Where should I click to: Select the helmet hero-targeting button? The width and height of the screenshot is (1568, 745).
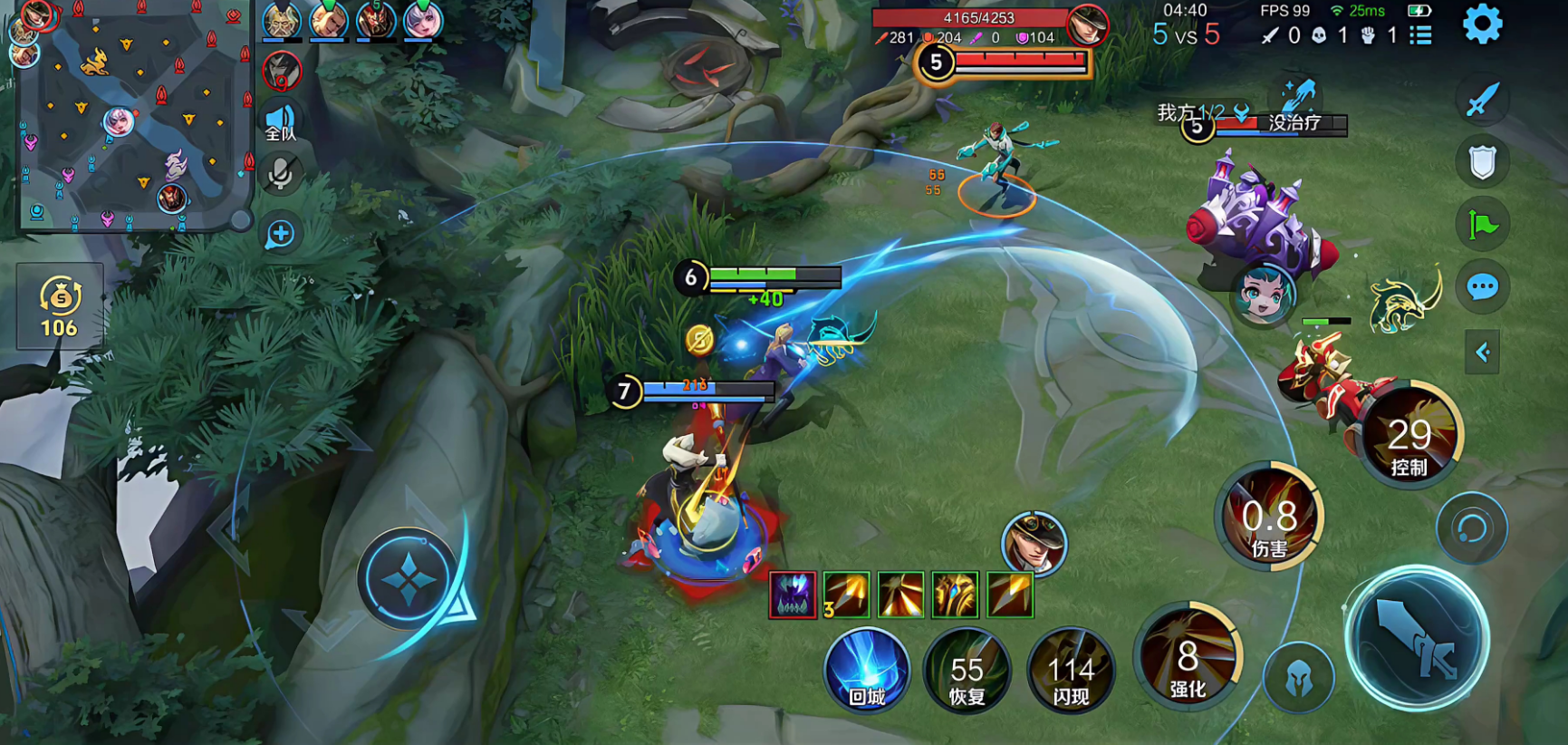pos(1299,678)
